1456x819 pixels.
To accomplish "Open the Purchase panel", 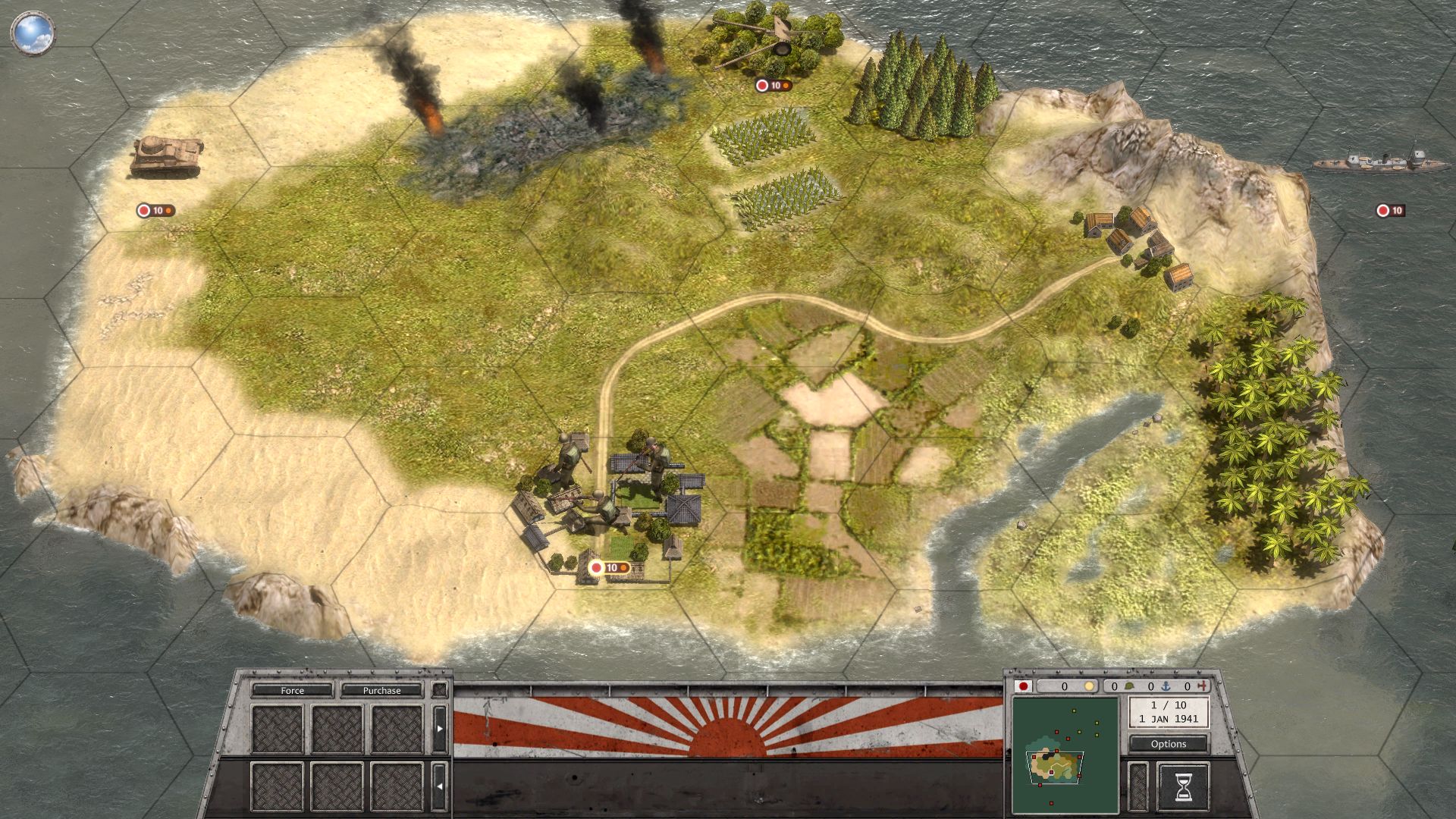I will click(x=381, y=691).
